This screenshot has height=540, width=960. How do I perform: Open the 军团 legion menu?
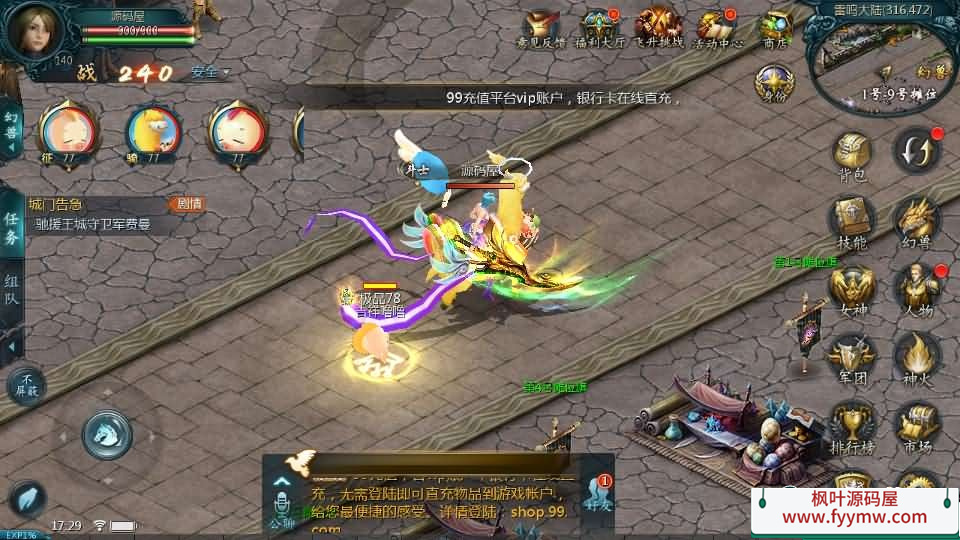tap(852, 357)
